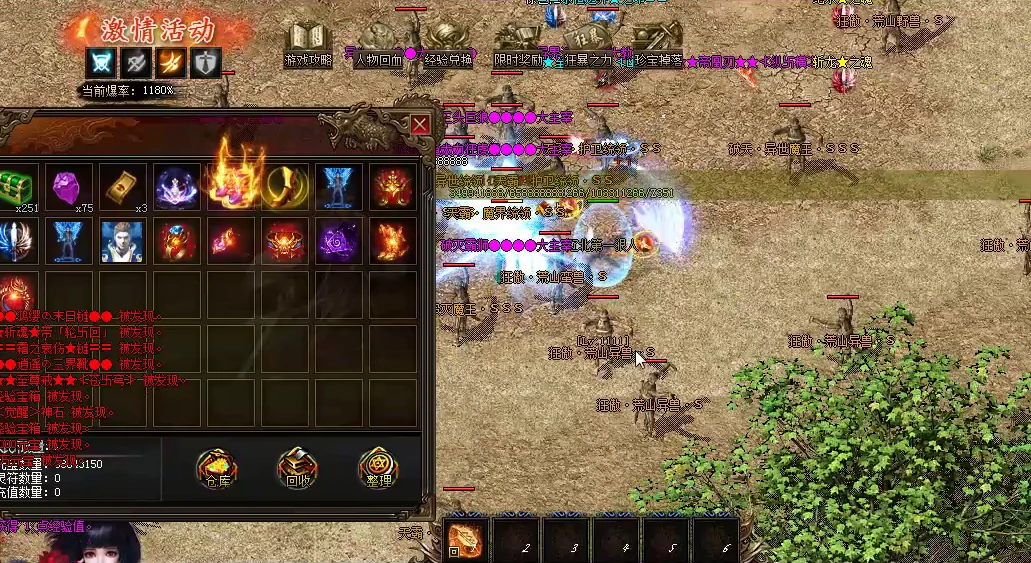
Task: Select the male character portrait item
Action: pyautogui.click(x=123, y=241)
